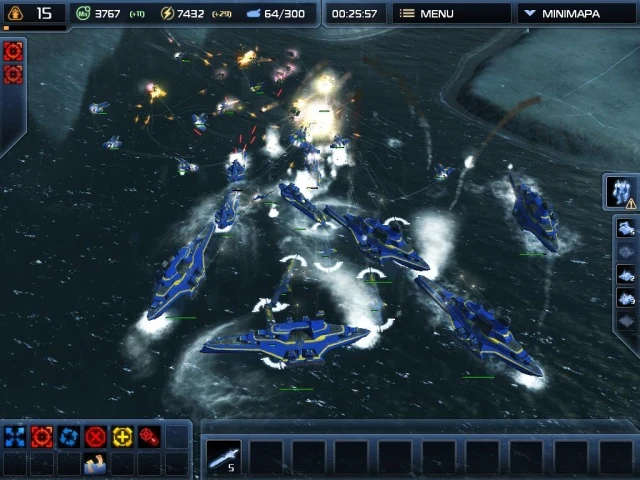Click the small red target command icon
Screen dimensions: 640x480
(x=149, y=436)
